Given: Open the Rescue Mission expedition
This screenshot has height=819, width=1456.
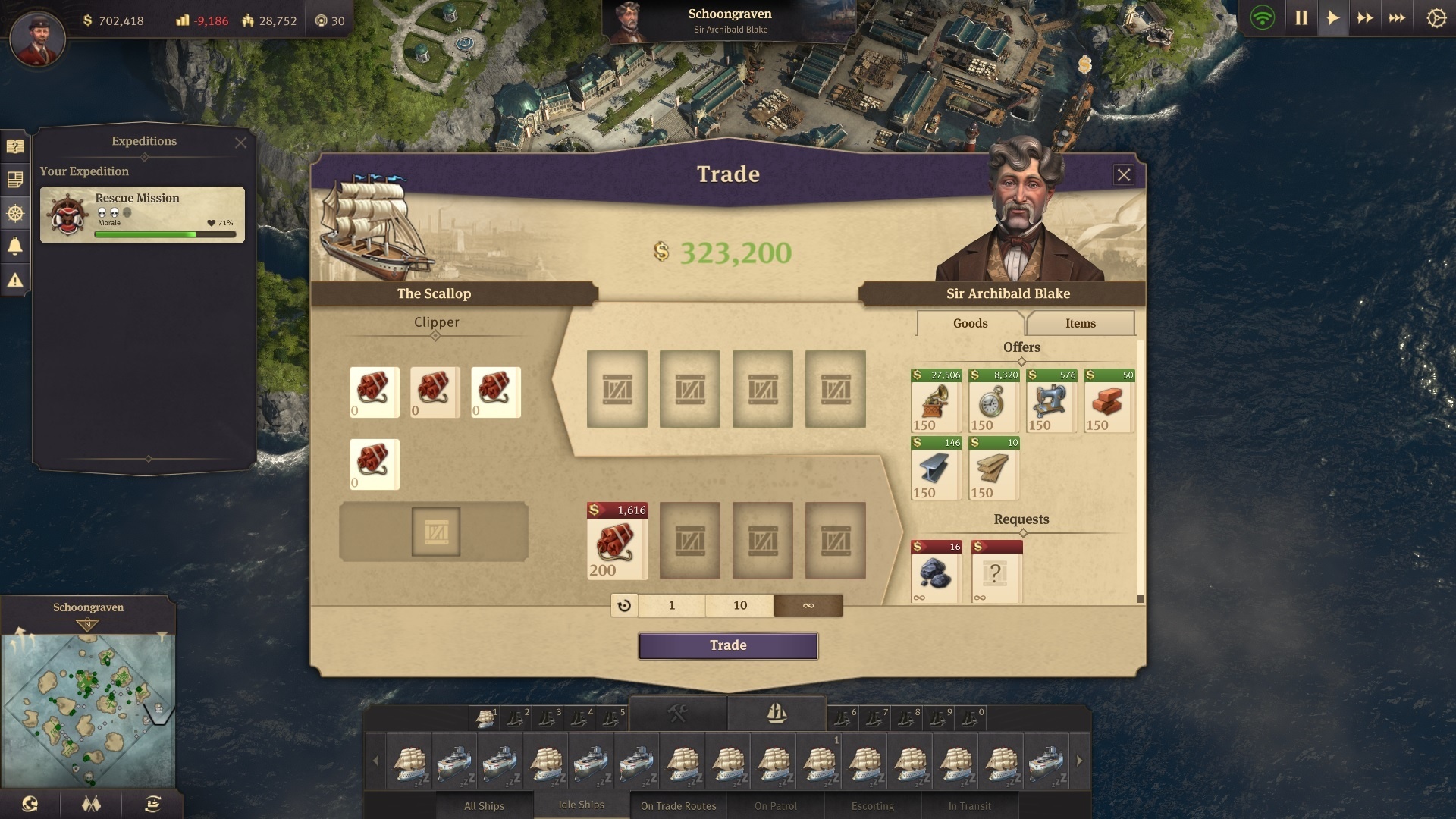Looking at the screenshot, I should click(x=143, y=215).
